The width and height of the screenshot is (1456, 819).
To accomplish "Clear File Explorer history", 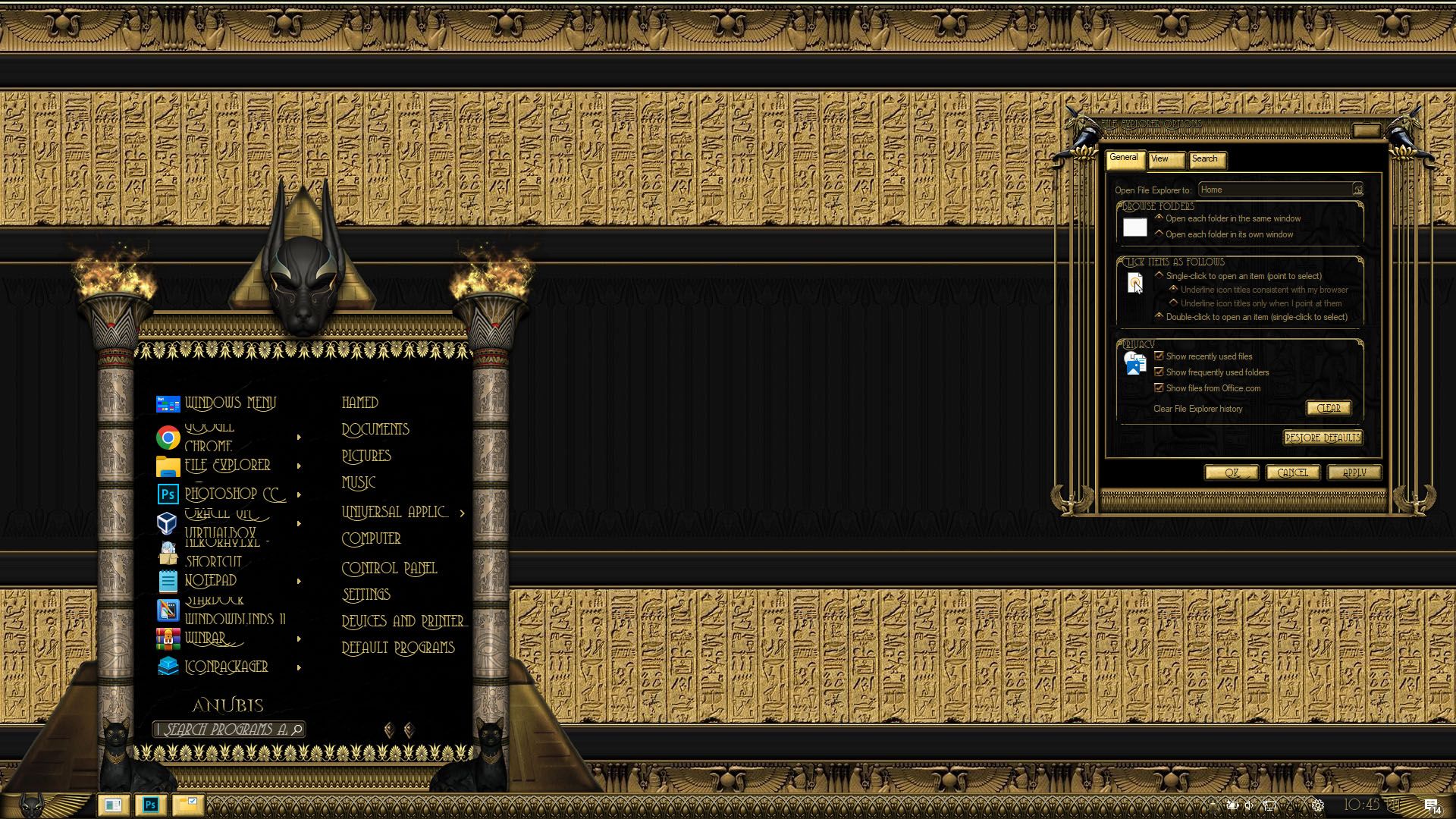I will pos(1328,409).
